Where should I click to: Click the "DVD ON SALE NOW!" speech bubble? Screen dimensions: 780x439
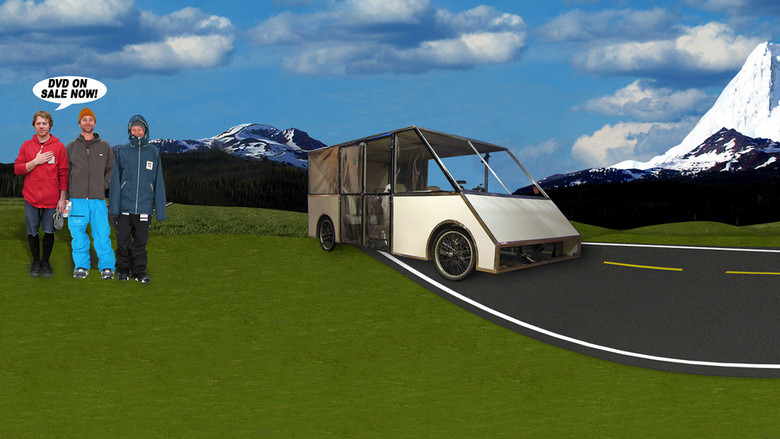tap(69, 91)
